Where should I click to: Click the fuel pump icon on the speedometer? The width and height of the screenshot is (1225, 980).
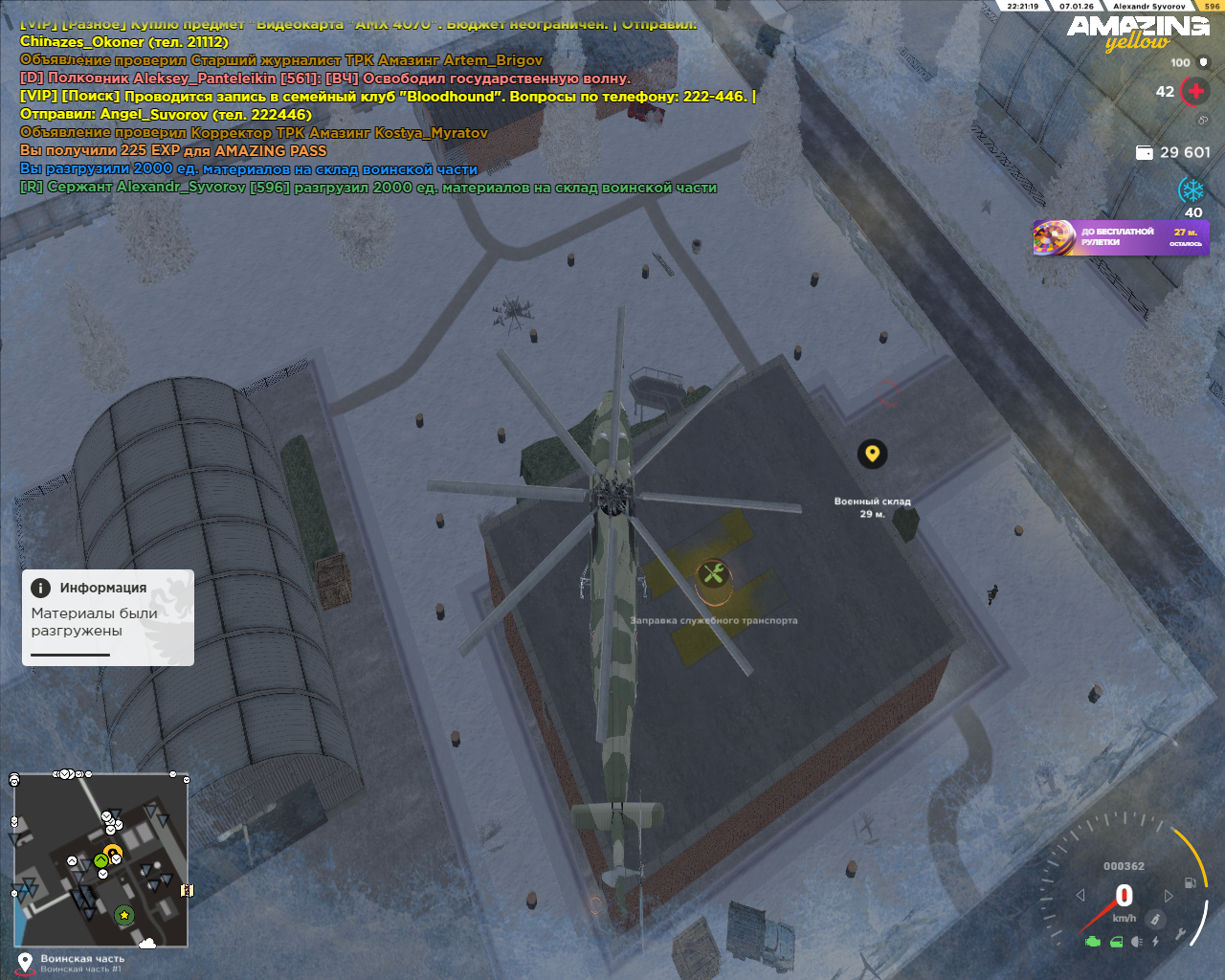(1191, 882)
